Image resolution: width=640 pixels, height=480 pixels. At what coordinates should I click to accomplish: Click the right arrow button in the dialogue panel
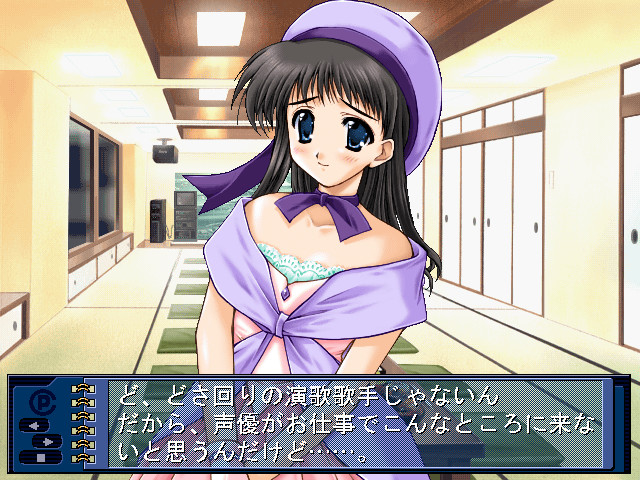[49, 440]
